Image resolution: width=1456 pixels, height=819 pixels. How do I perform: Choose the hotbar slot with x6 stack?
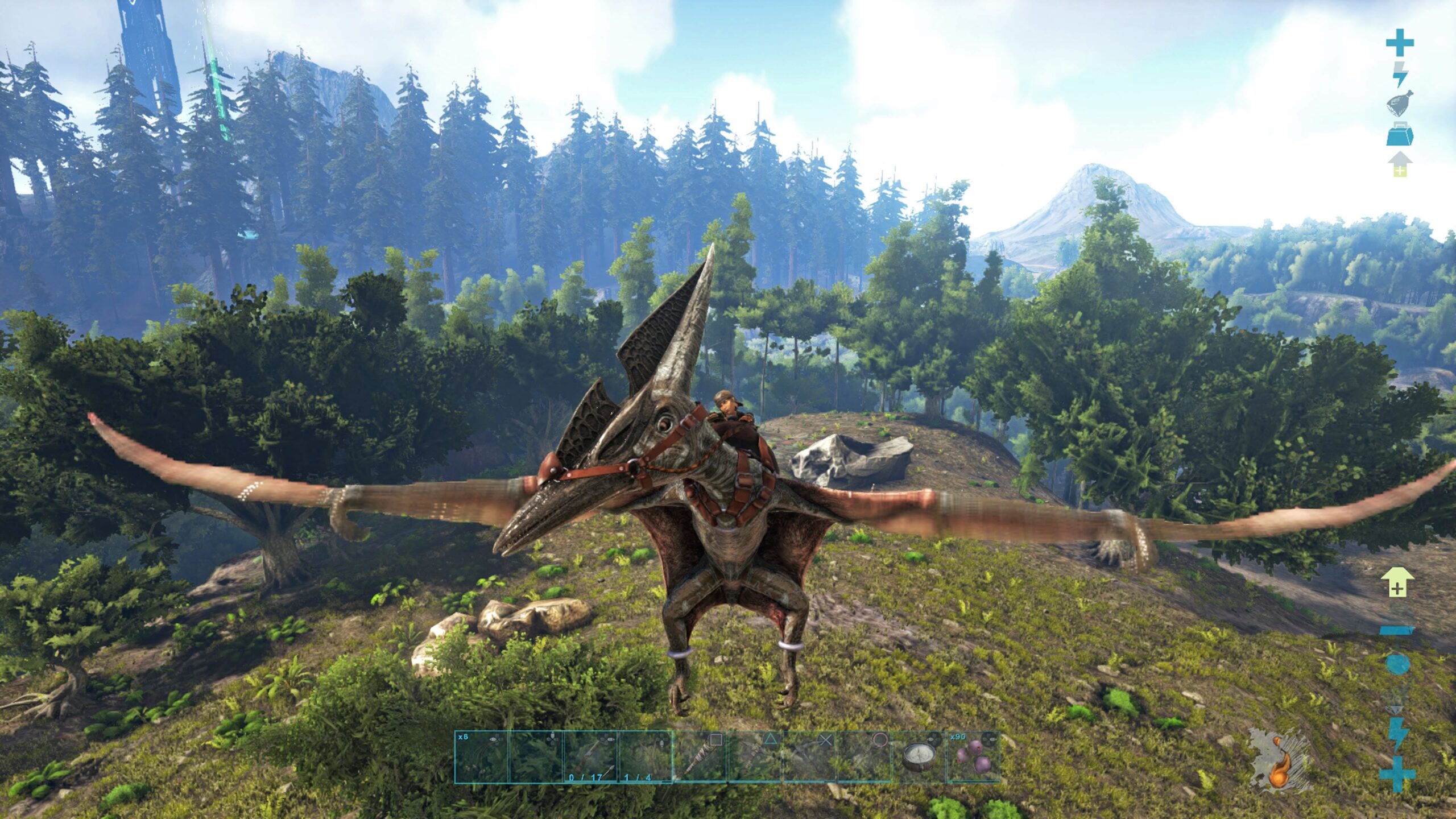481,757
